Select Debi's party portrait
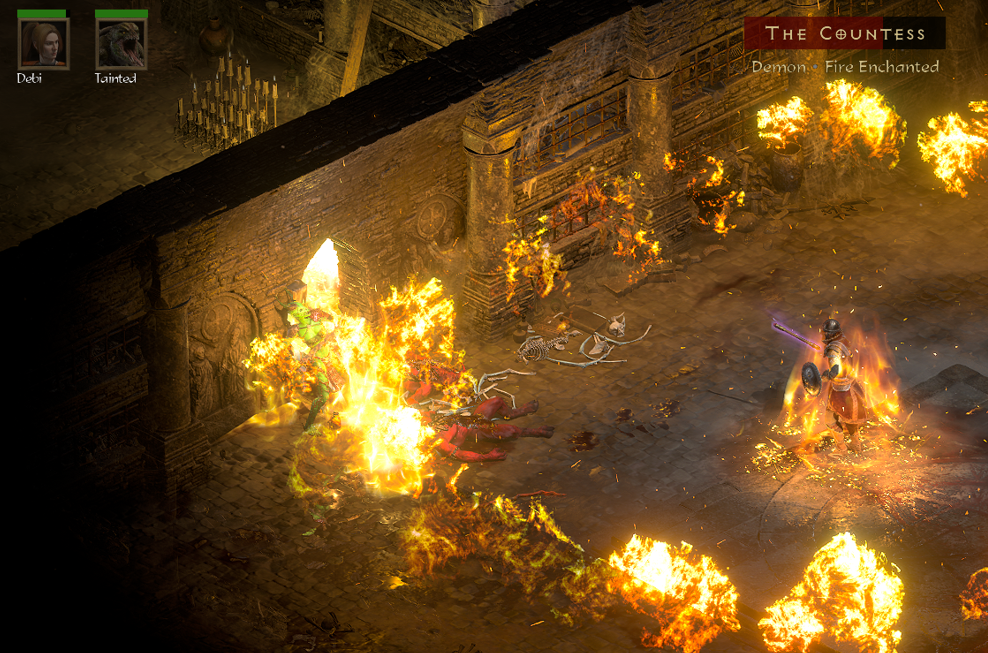Screen dimensions: 988x653 [43, 44]
